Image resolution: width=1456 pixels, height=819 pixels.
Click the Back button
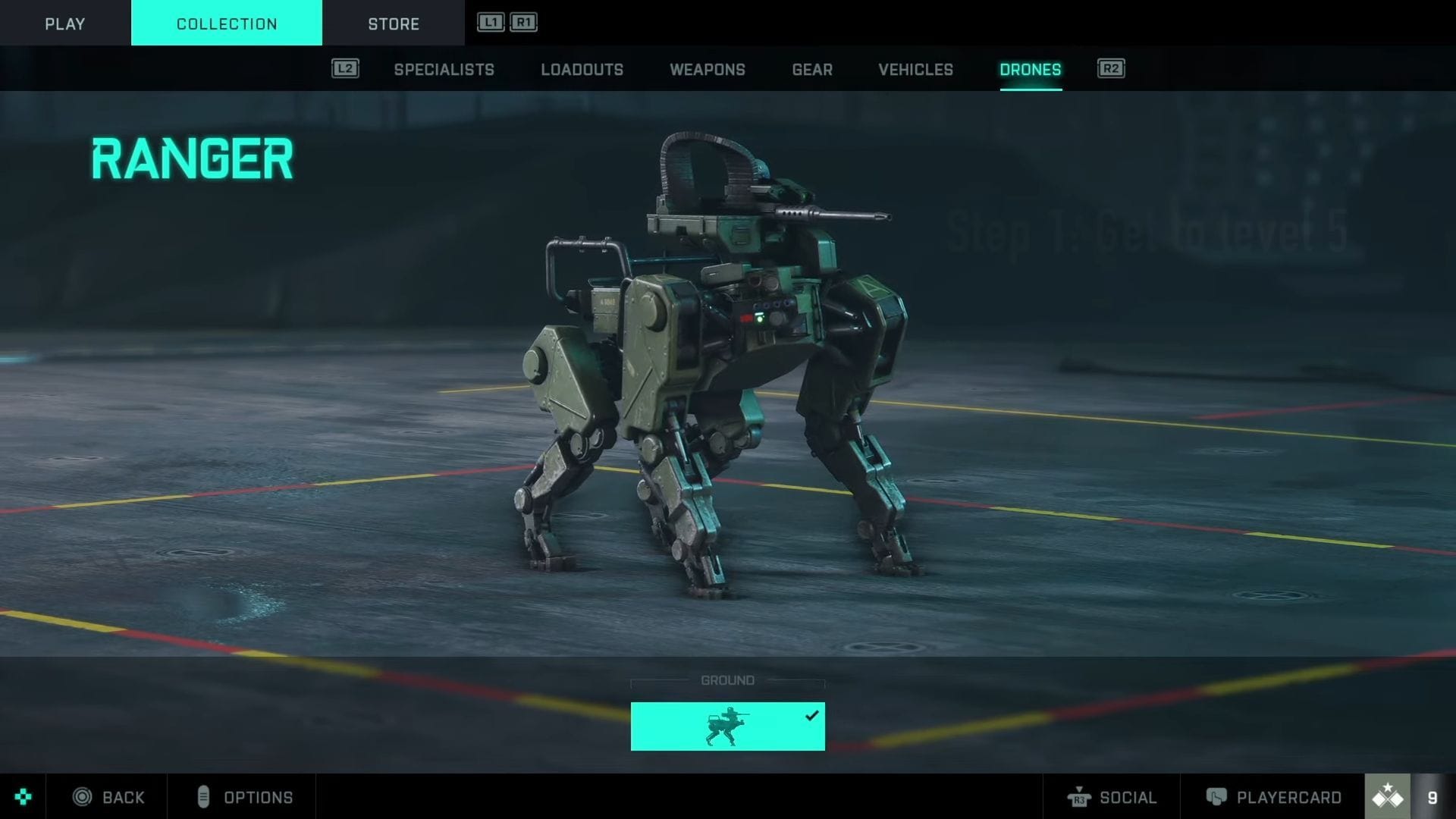coord(122,797)
